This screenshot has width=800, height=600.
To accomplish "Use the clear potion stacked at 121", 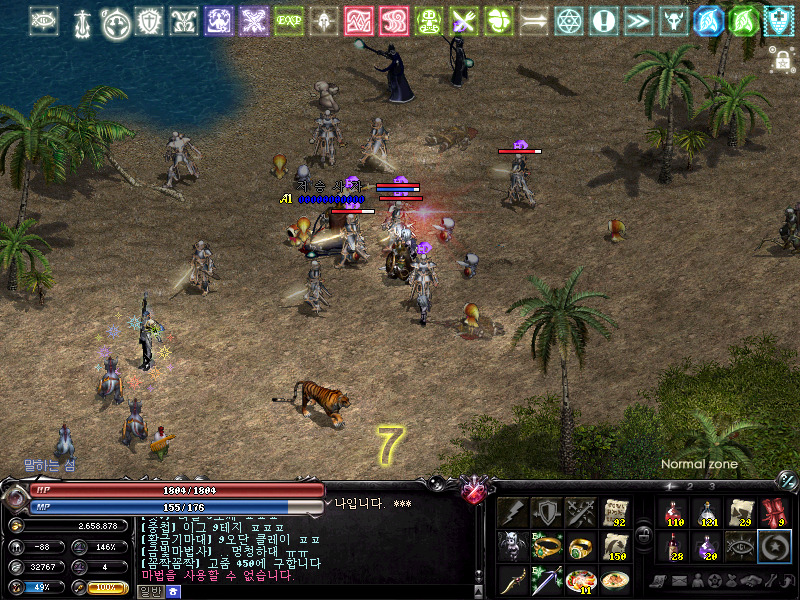I will point(707,513).
